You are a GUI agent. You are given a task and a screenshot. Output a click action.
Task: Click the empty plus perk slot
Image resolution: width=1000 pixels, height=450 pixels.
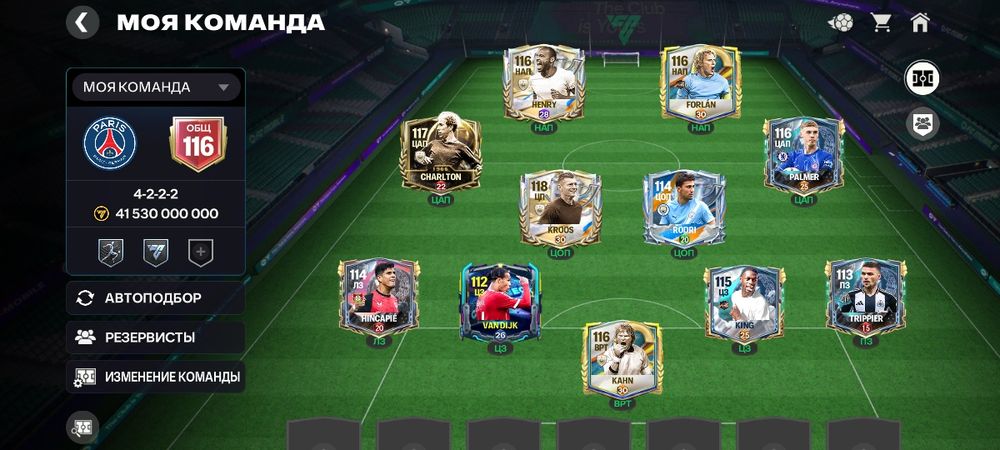coord(201,253)
